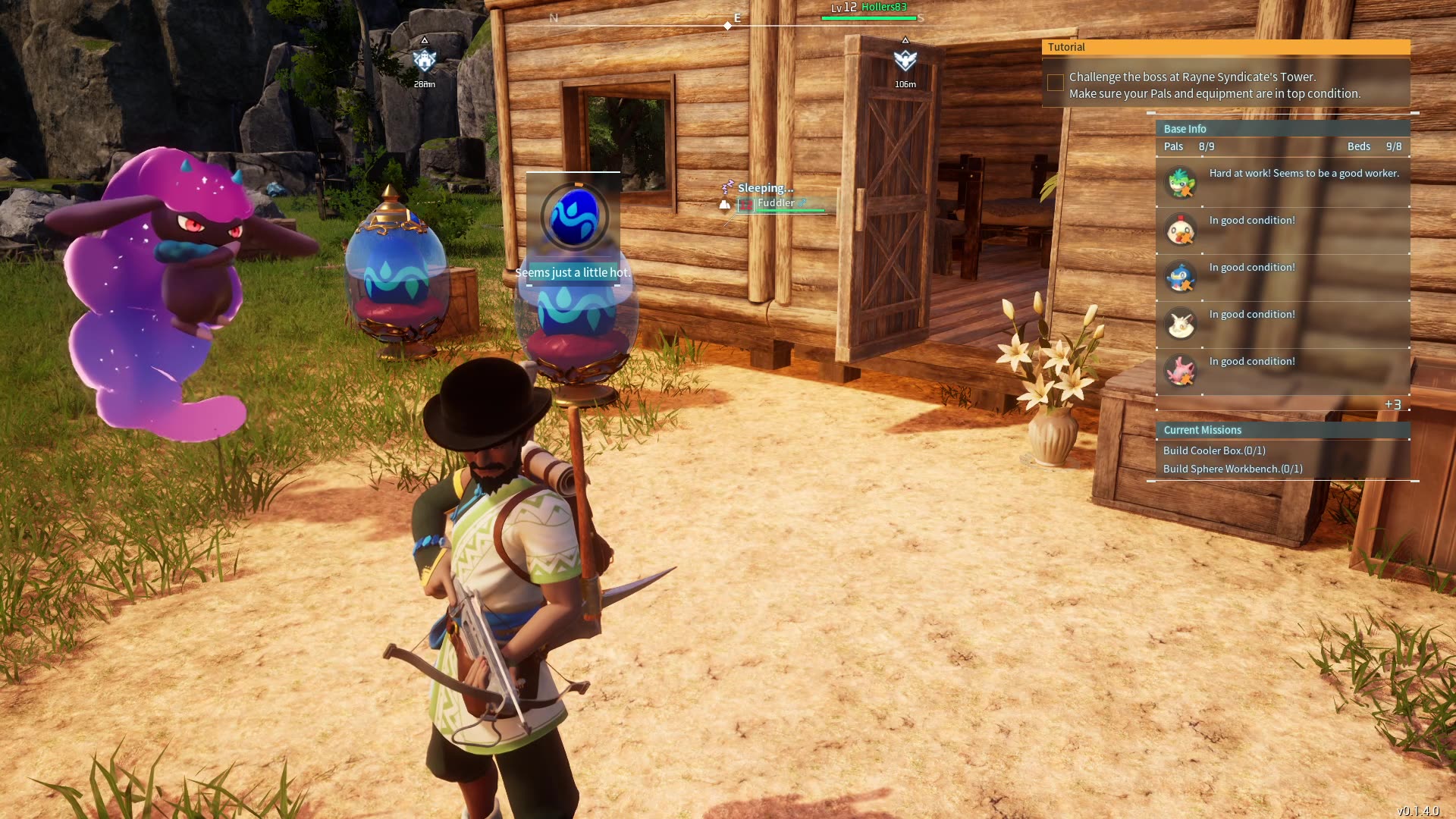Select the blue Pengullet pal portrait
The height and width of the screenshot is (819, 1456).
point(1181,276)
